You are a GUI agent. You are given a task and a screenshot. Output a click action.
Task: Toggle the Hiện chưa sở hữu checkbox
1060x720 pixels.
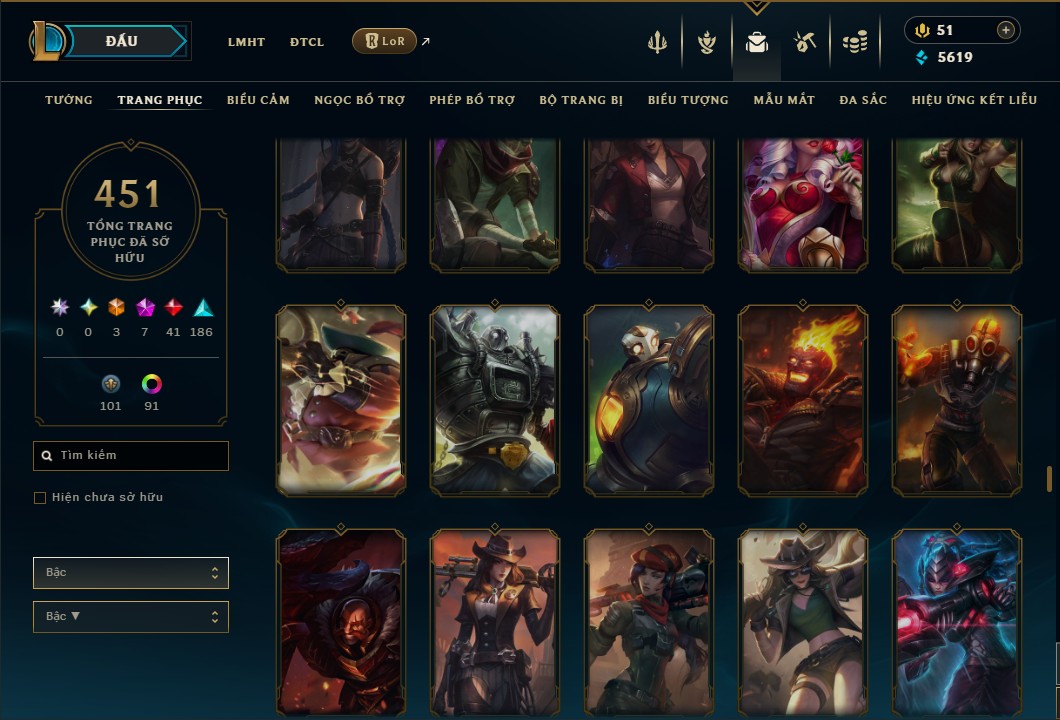40,498
